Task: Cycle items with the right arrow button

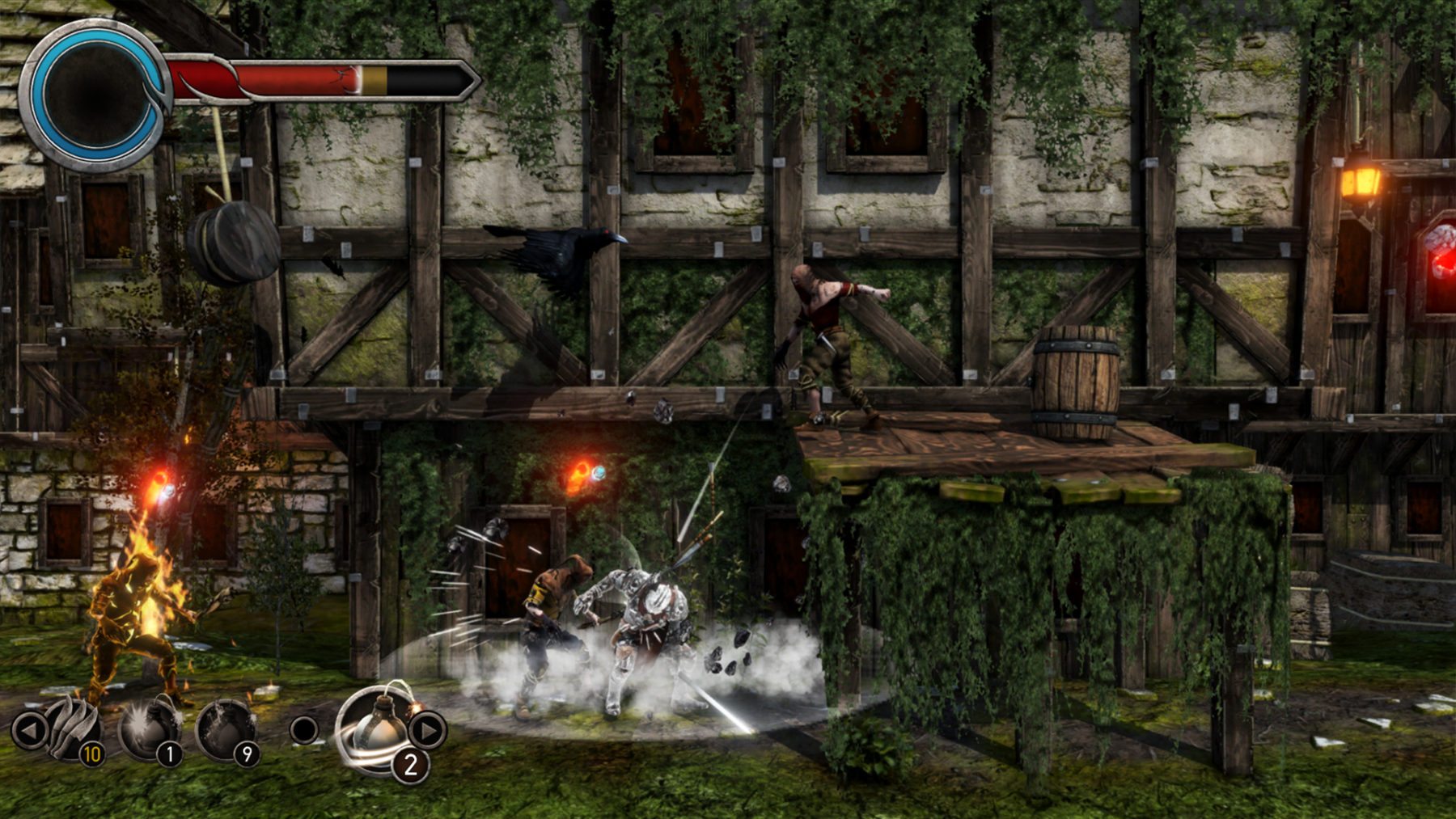Action: pos(427,730)
